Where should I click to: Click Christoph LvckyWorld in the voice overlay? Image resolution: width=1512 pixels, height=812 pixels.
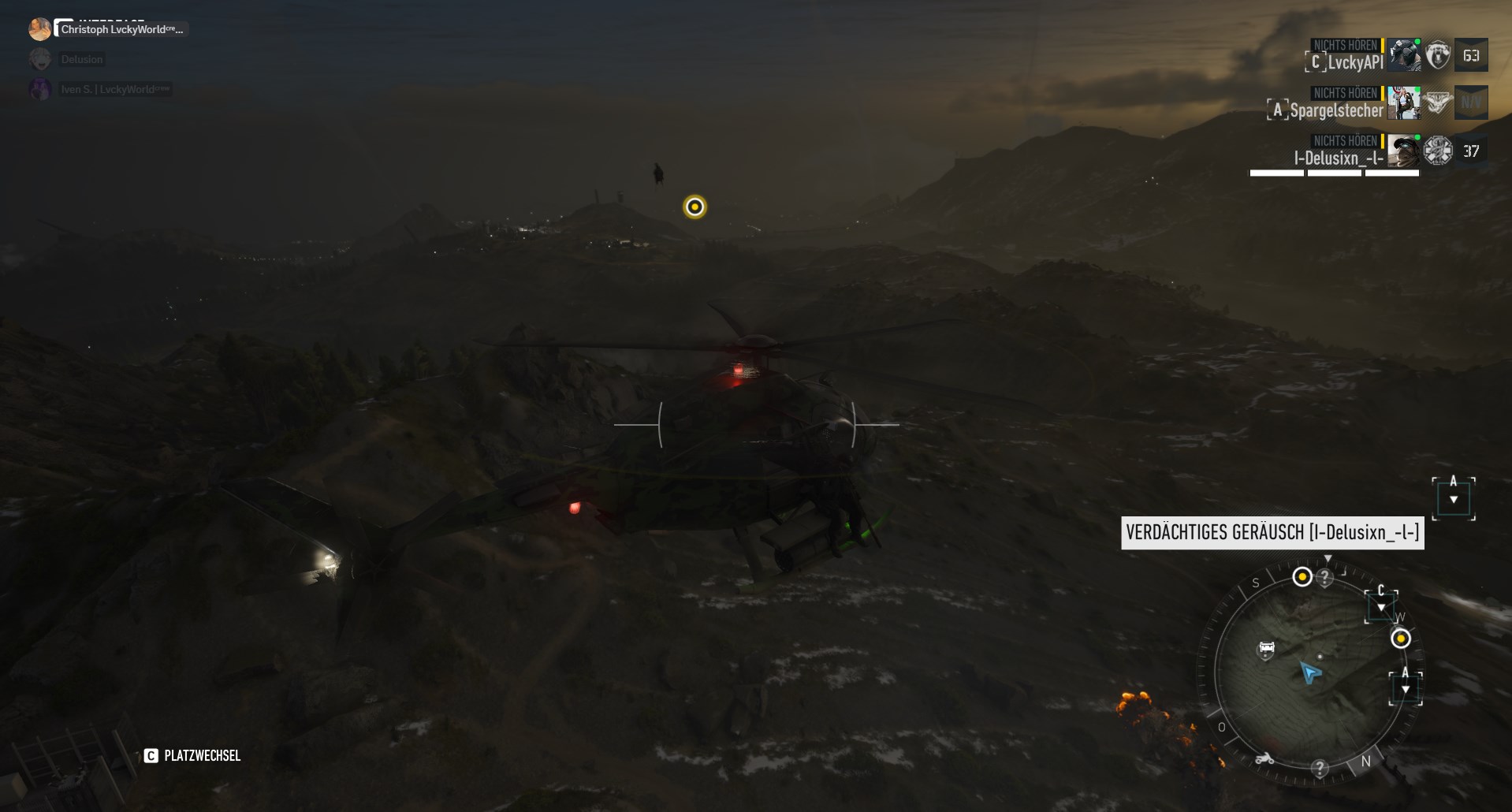click(x=121, y=30)
